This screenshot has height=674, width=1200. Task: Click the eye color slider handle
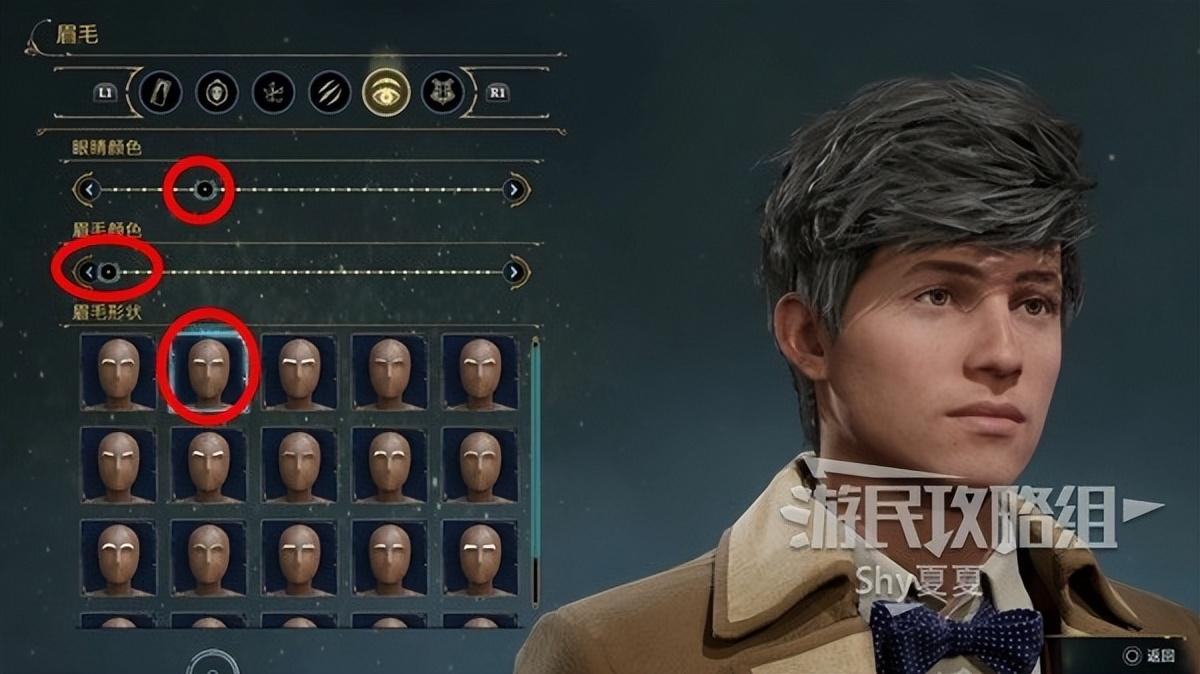point(204,188)
